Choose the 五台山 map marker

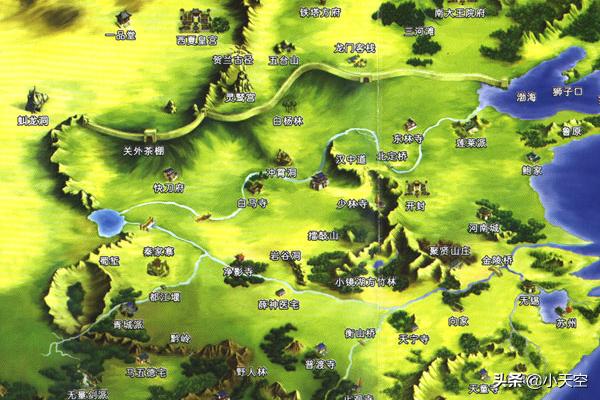coord(285,59)
